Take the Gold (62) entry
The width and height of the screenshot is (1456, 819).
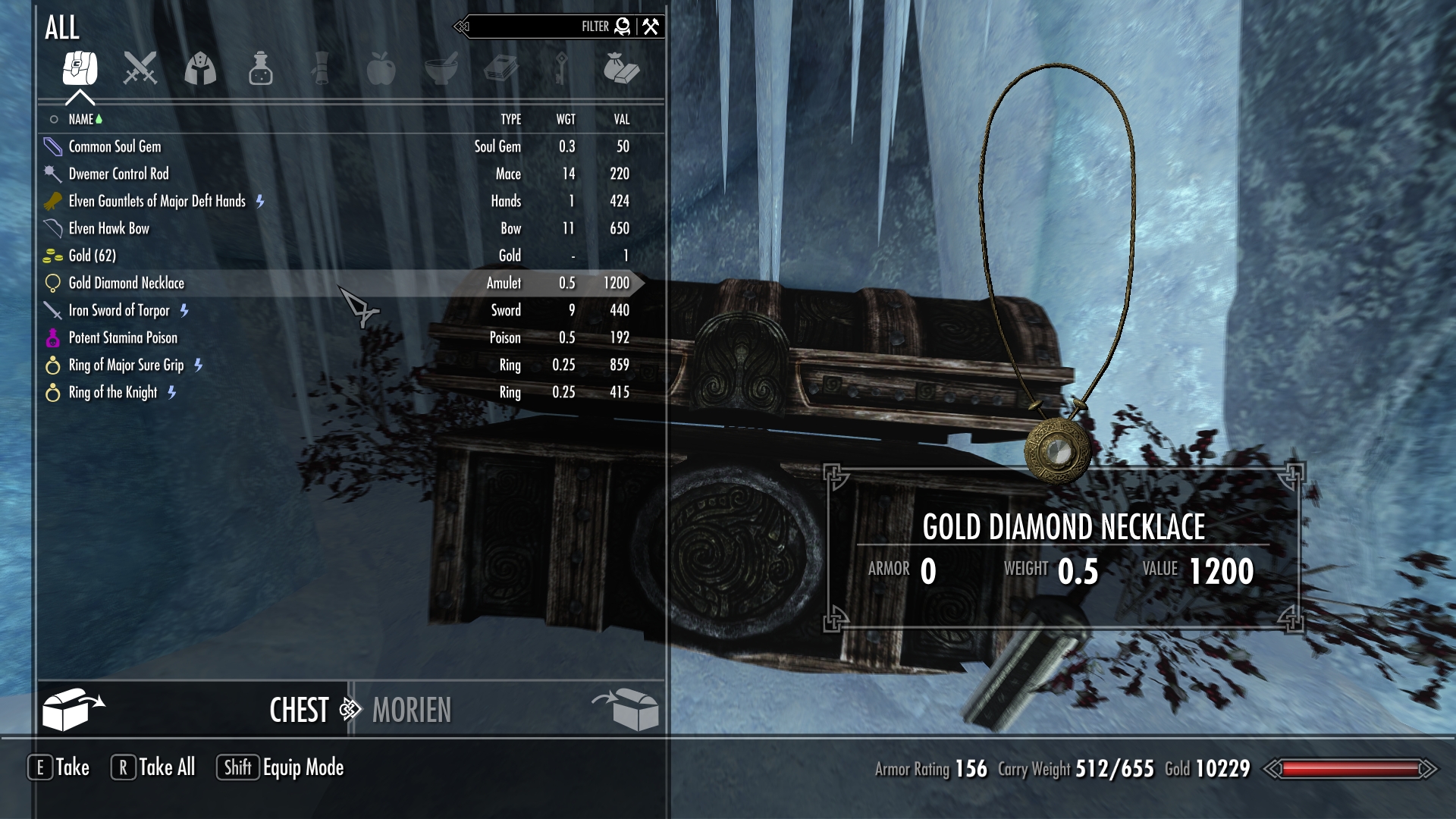tap(92, 256)
